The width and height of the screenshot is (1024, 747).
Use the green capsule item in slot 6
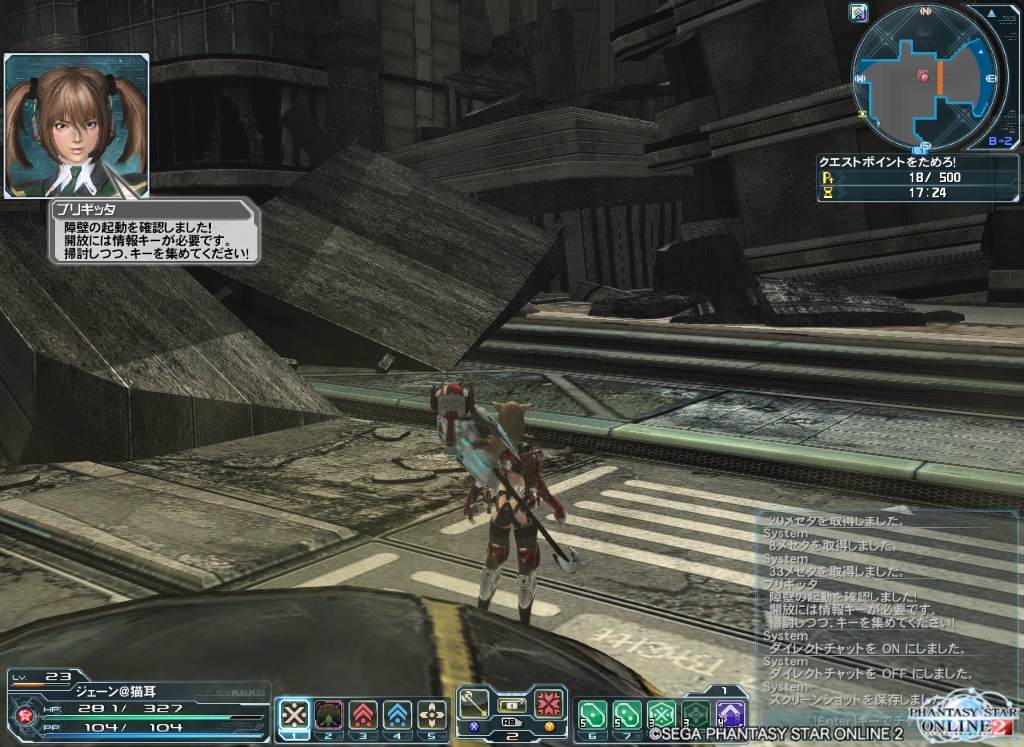593,714
